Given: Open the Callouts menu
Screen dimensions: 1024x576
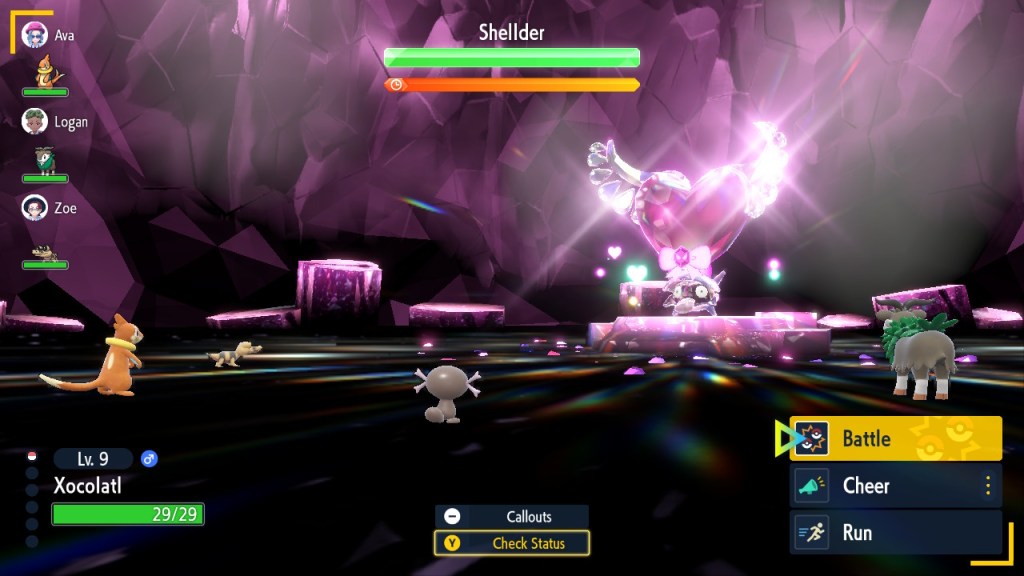Looking at the screenshot, I should point(511,516).
